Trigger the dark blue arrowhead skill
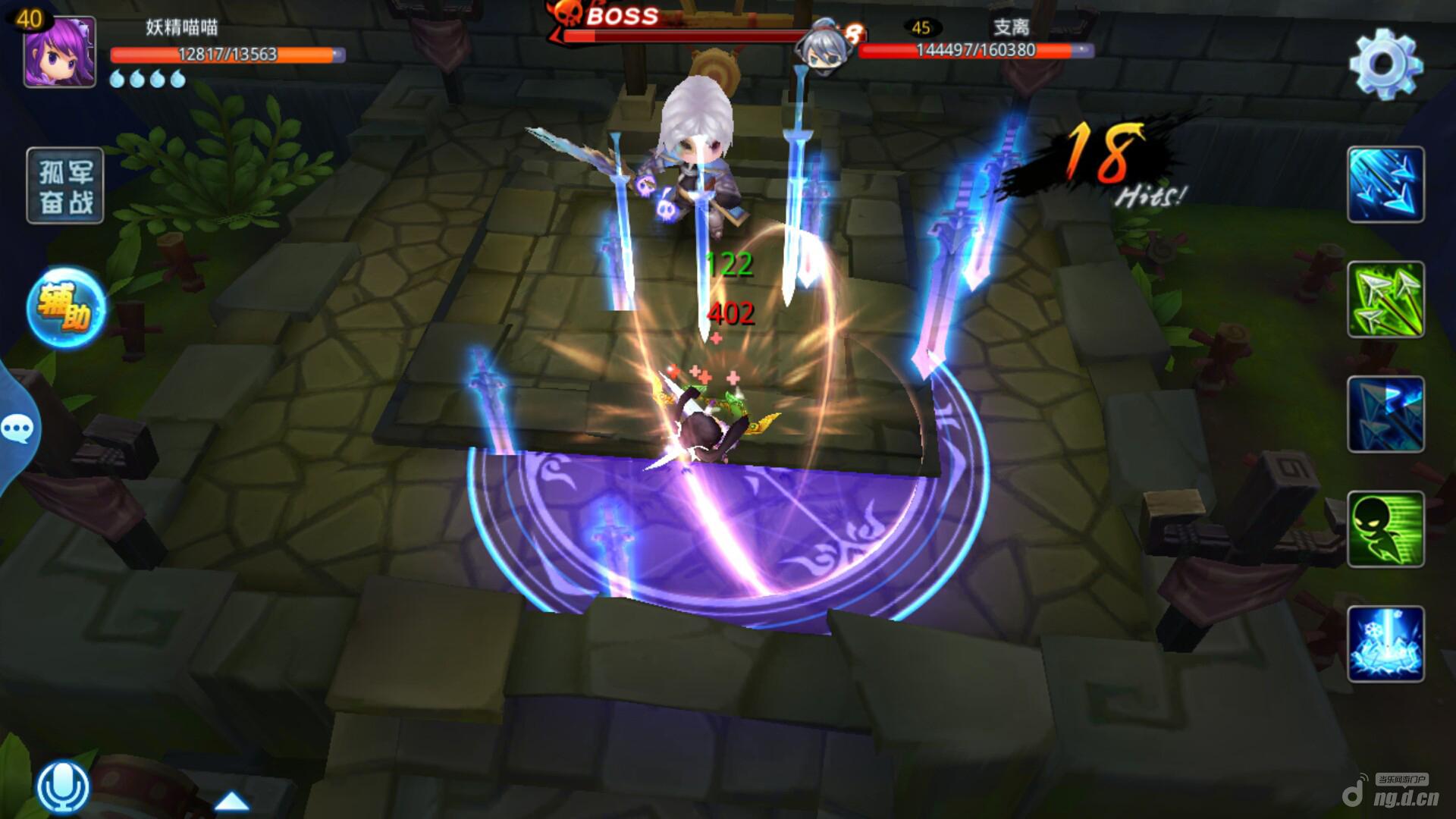The height and width of the screenshot is (819, 1456). (x=1385, y=415)
